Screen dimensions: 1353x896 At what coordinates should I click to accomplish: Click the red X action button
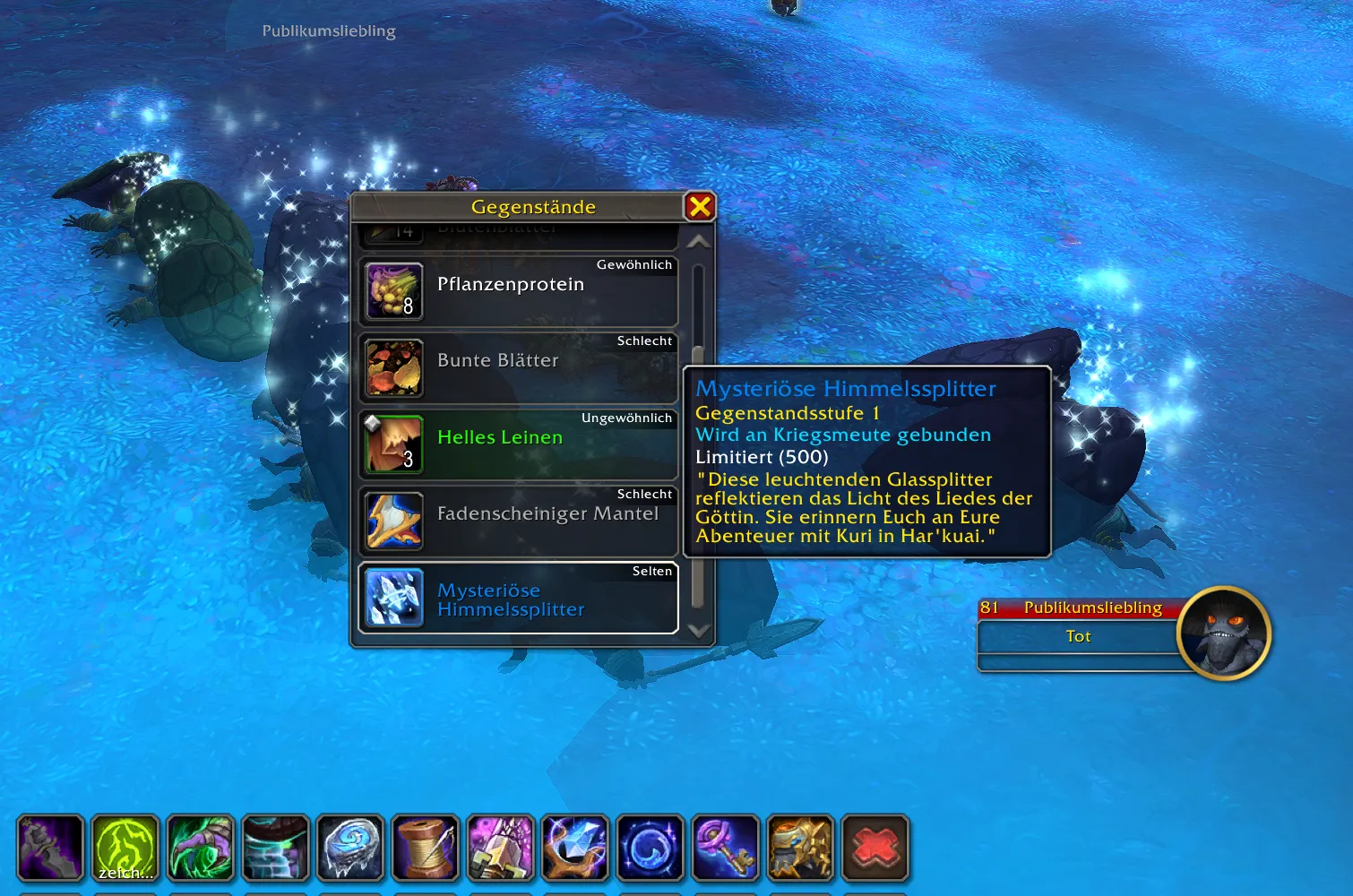tap(875, 848)
